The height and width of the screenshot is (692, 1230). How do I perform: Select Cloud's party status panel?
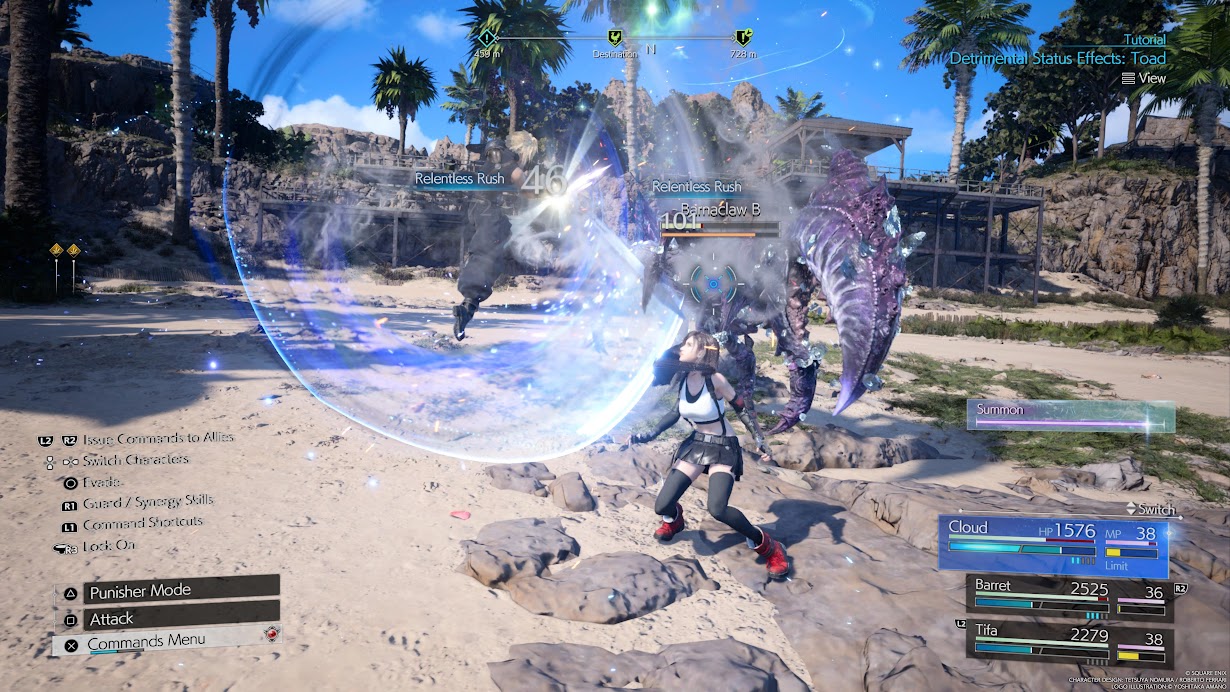point(1053,547)
